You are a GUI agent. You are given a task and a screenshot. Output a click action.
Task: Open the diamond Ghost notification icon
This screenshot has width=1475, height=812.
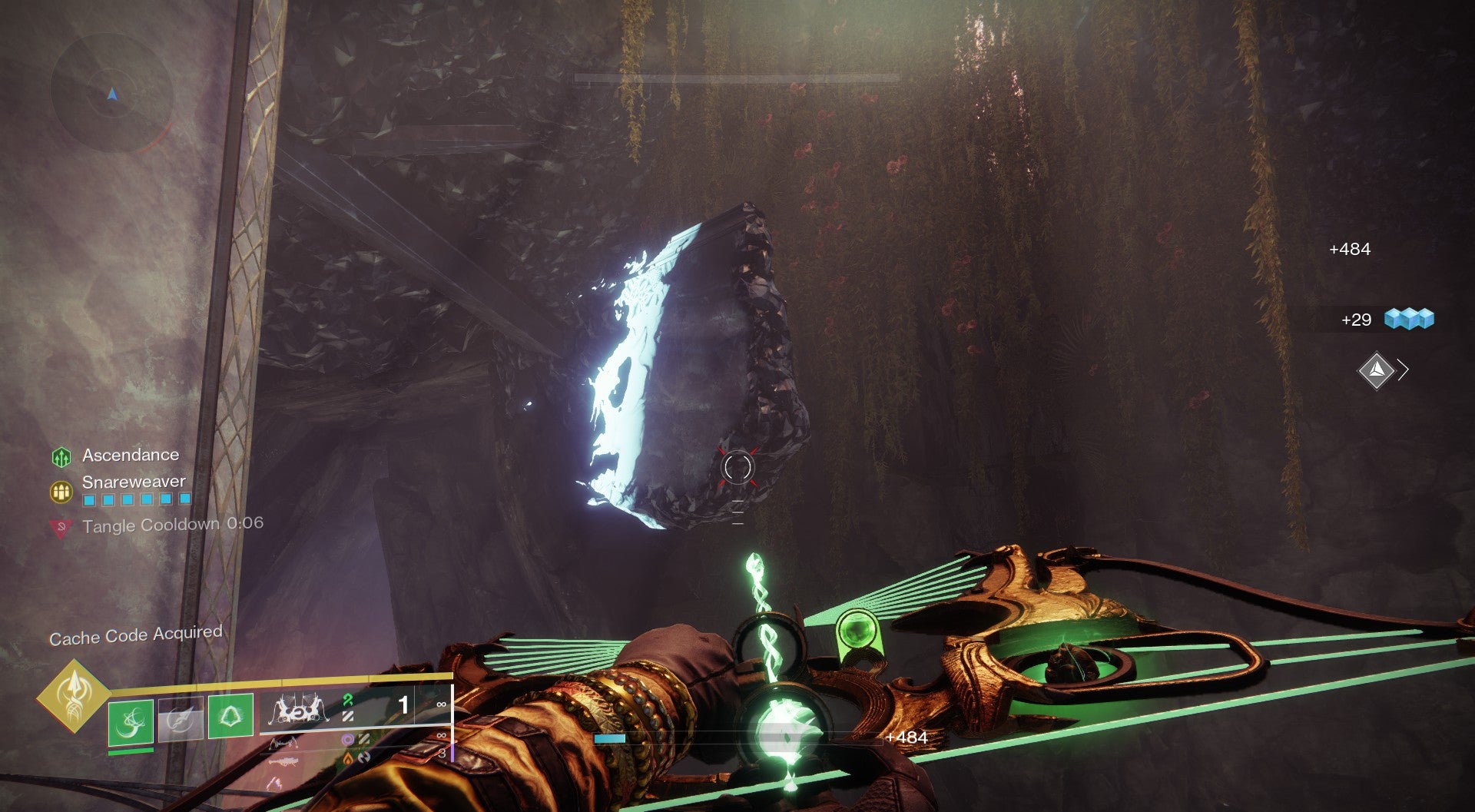[x=1376, y=371]
